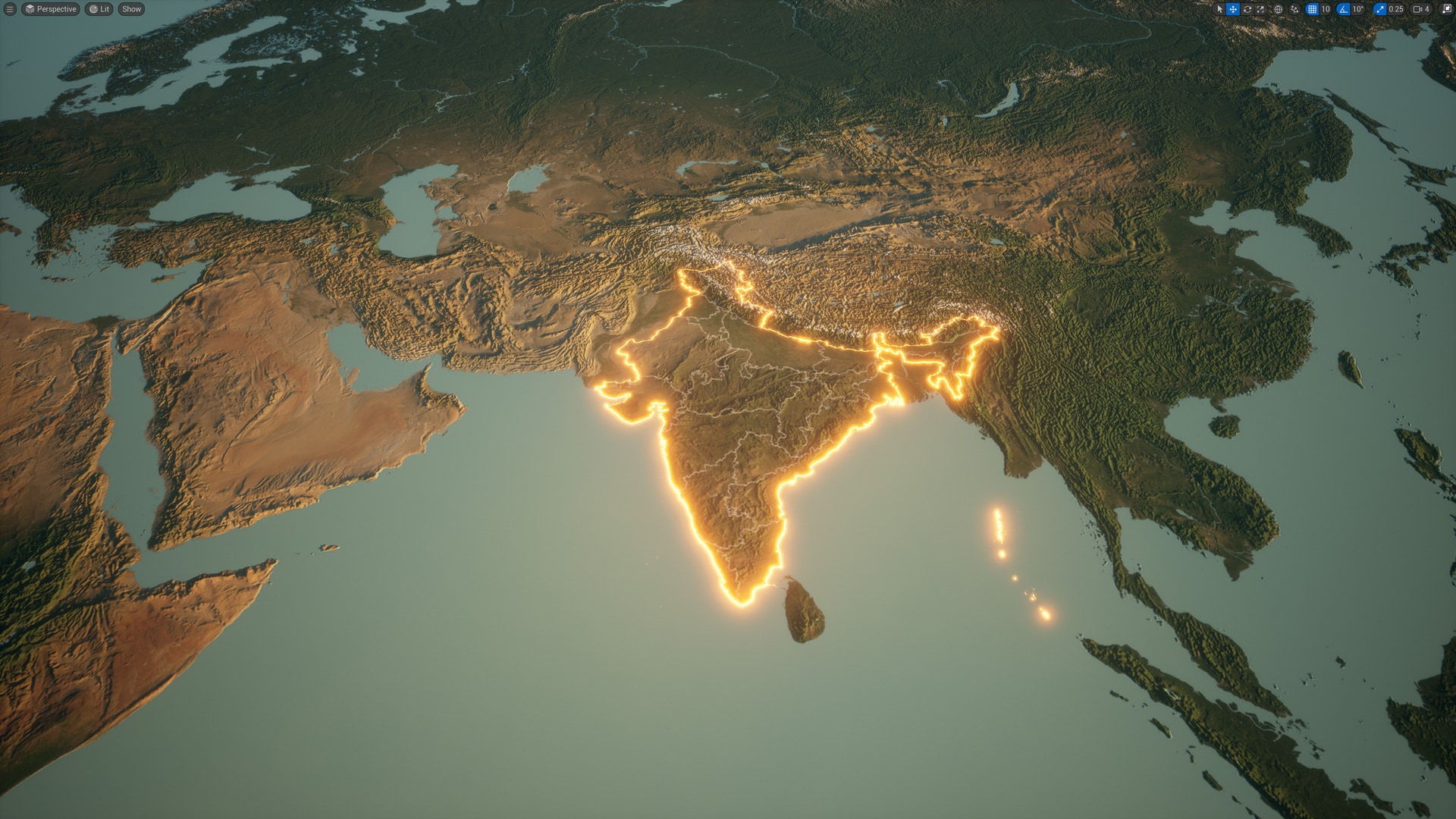Open the Lit view mode dropdown
The height and width of the screenshot is (819, 1456).
click(99, 9)
